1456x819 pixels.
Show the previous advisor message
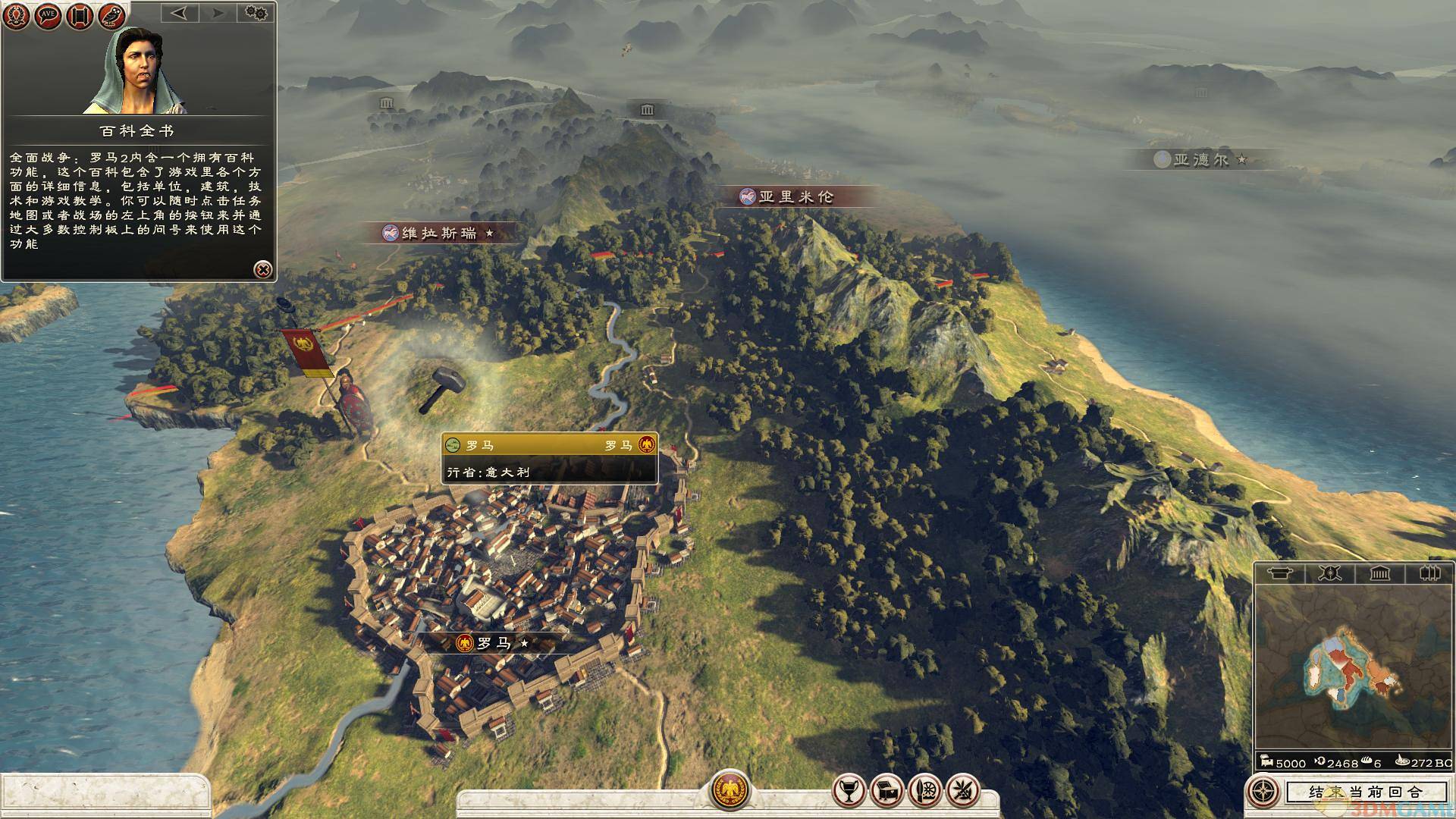click(x=179, y=13)
